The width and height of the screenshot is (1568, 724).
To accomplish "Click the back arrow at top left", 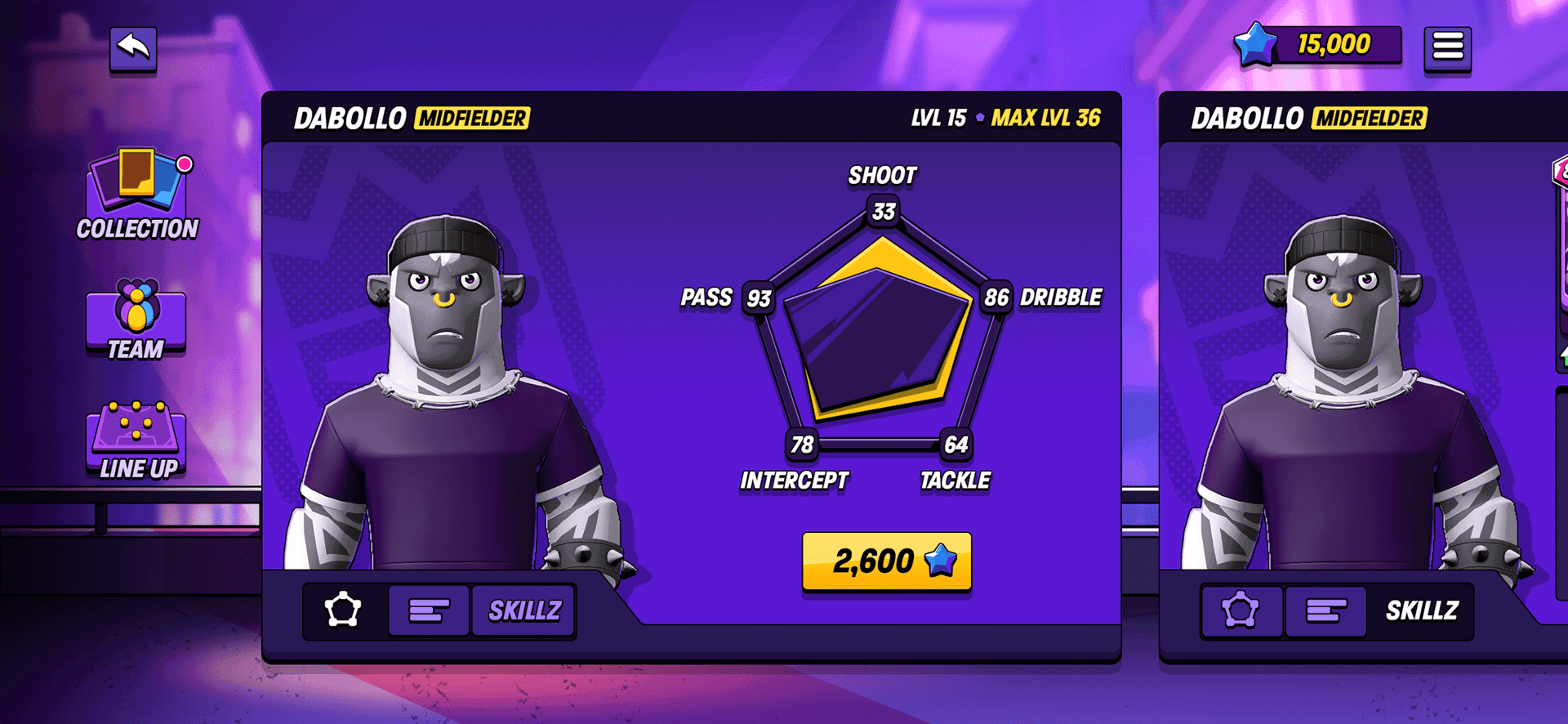I will tap(132, 47).
